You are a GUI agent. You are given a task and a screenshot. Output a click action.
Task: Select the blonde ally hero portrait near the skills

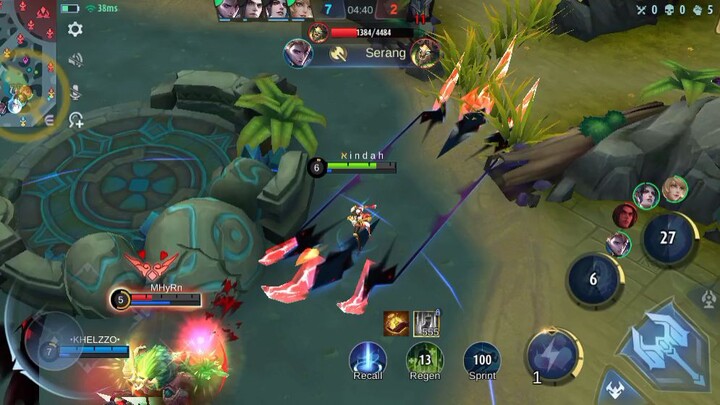[675, 187]
